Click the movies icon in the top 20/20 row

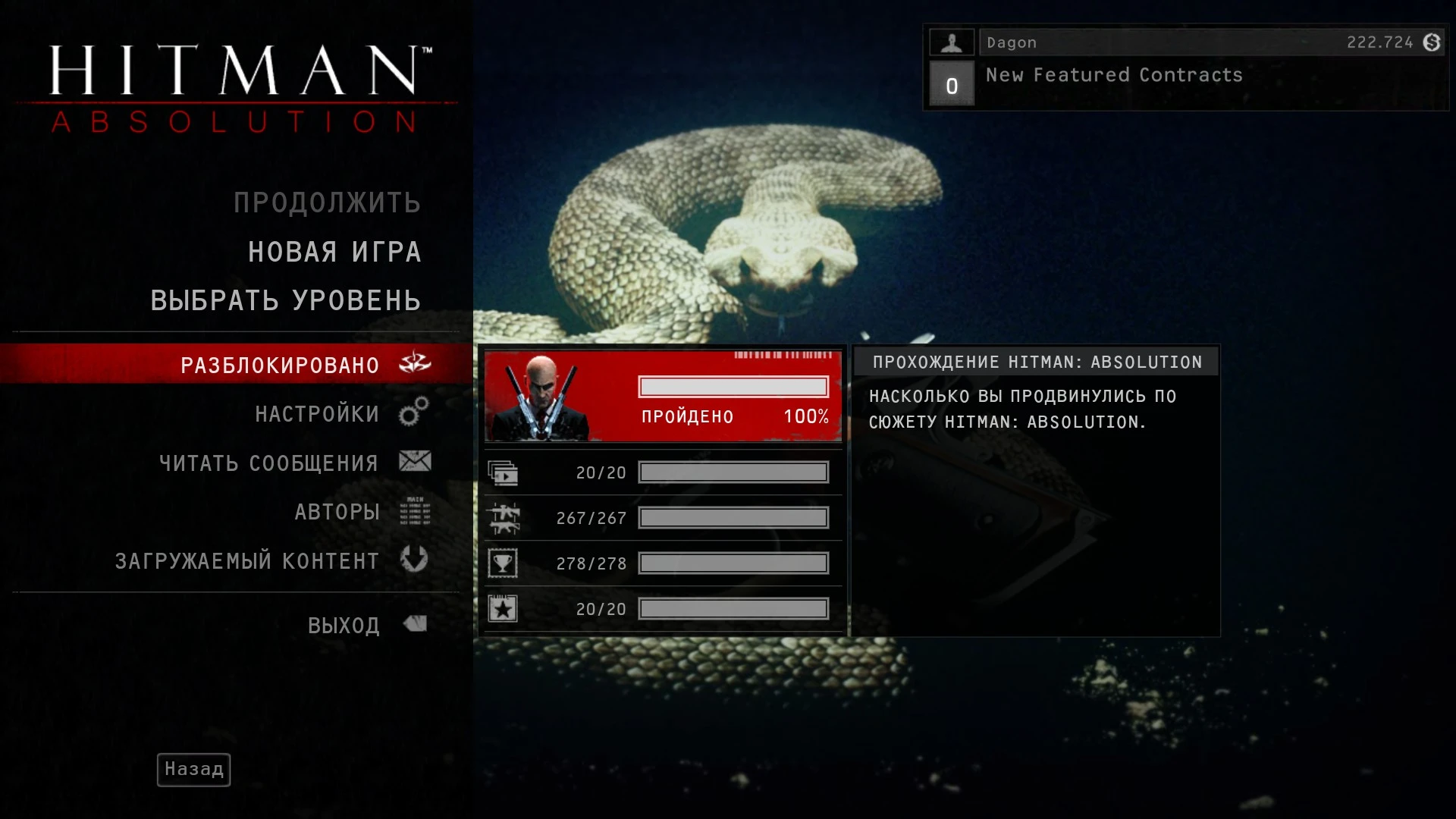tap(502, 471)
